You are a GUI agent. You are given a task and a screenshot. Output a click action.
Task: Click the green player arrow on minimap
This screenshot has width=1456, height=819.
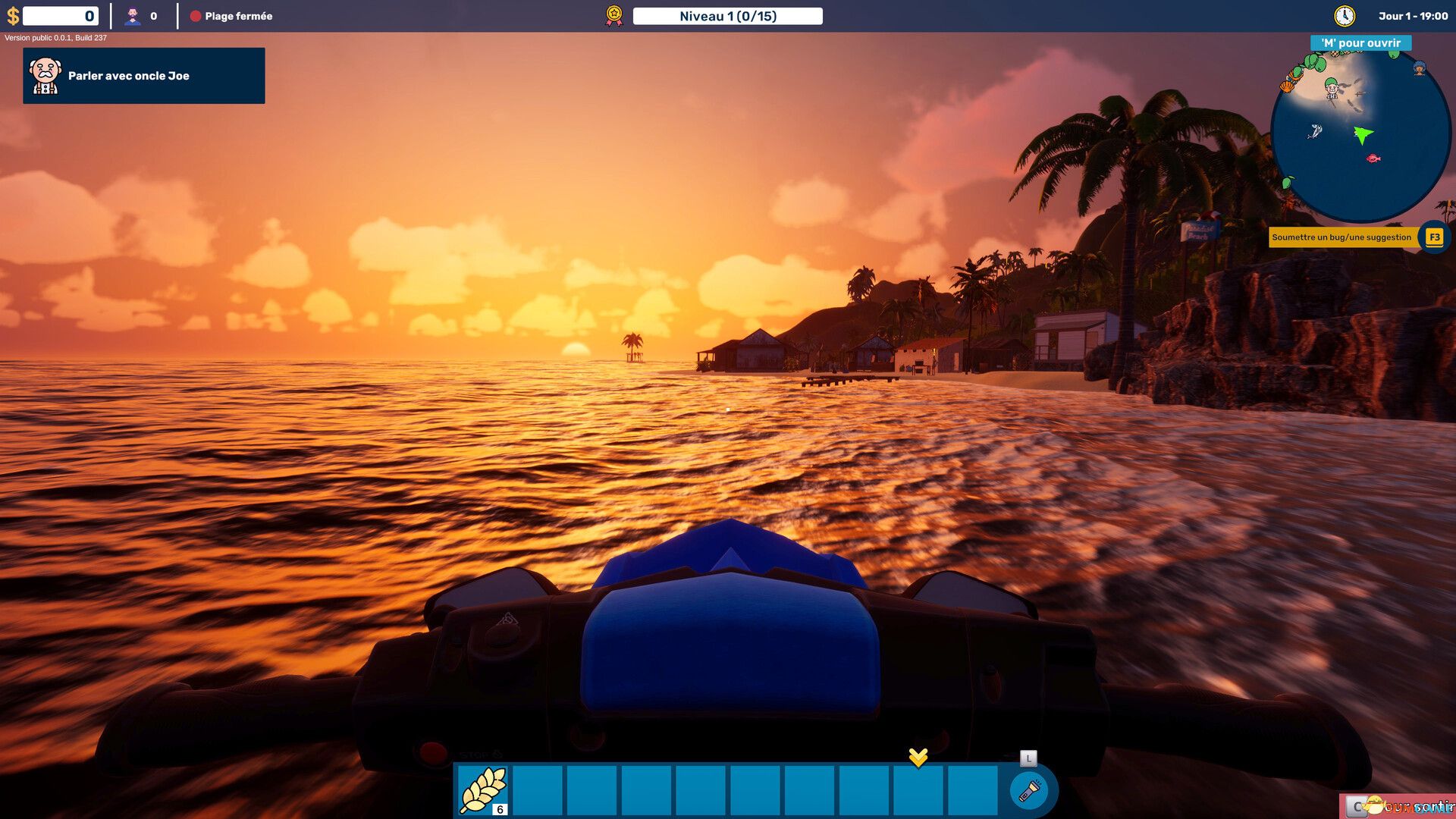coord(1363,135)
